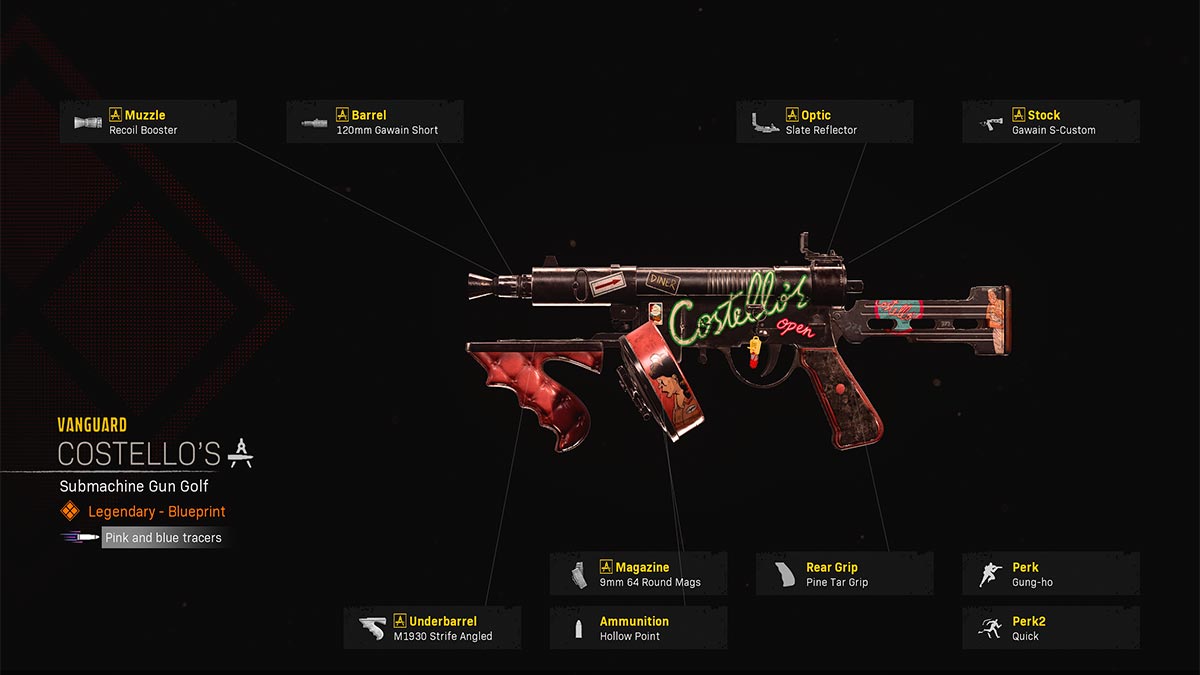Screen dimensions: 1200x675
Task: Open the Barrel 120mm Gawain Short slot
Action: click(375, 122)
